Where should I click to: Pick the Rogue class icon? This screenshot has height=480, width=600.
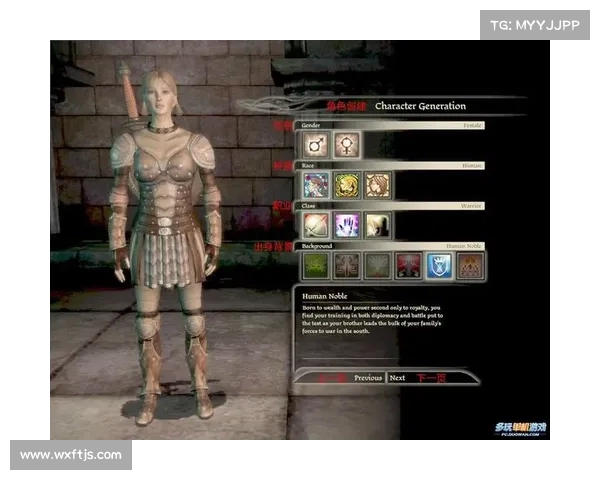point(378,225)
